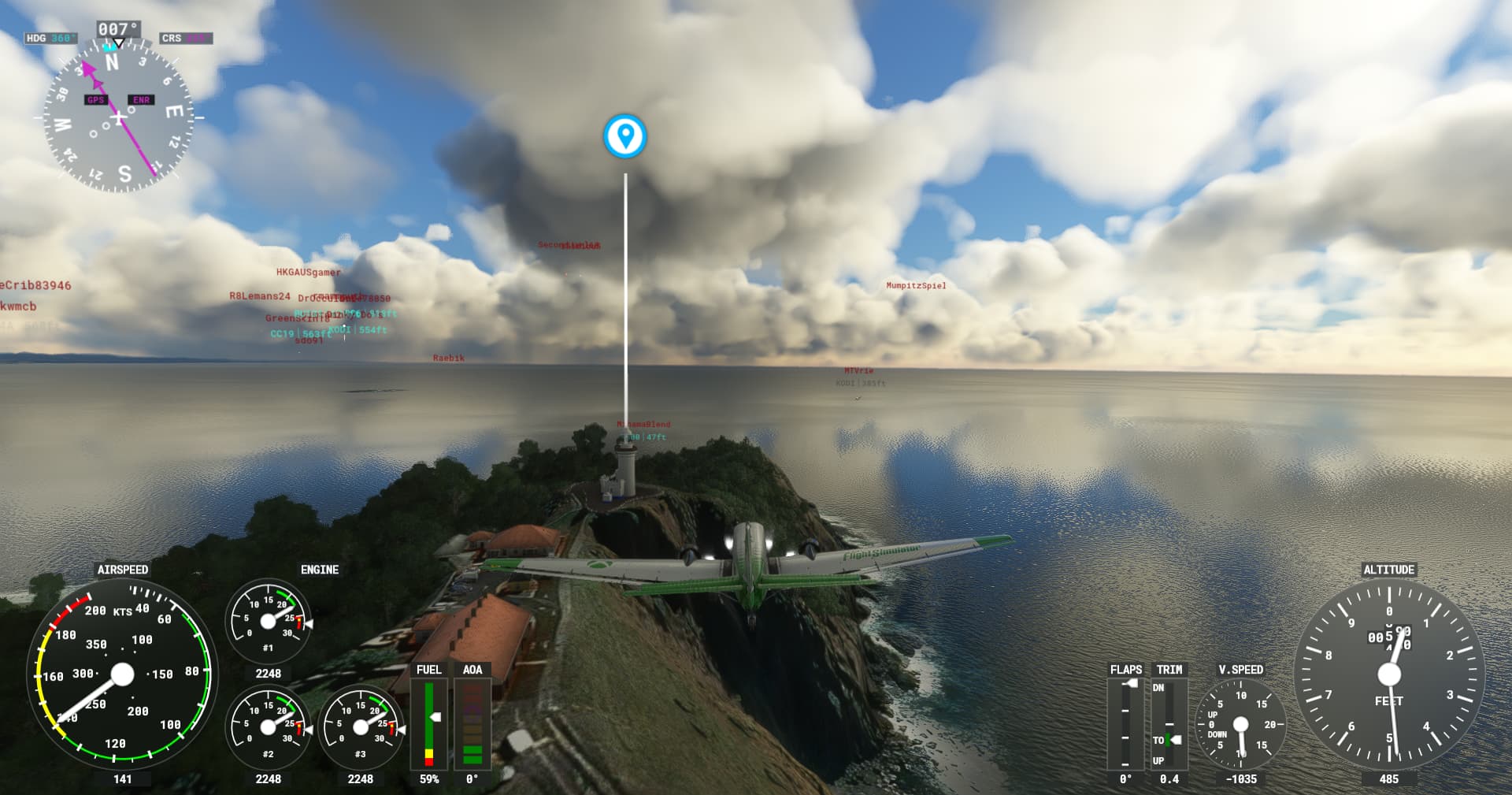Toggle the ENR enroute indicator
This screenshot has width=1512, height=795.
(140, 100)
